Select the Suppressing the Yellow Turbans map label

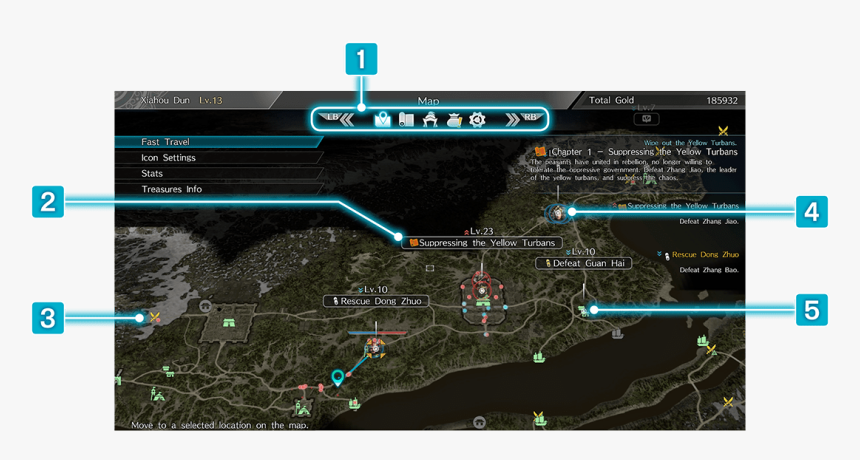[481, 243]
